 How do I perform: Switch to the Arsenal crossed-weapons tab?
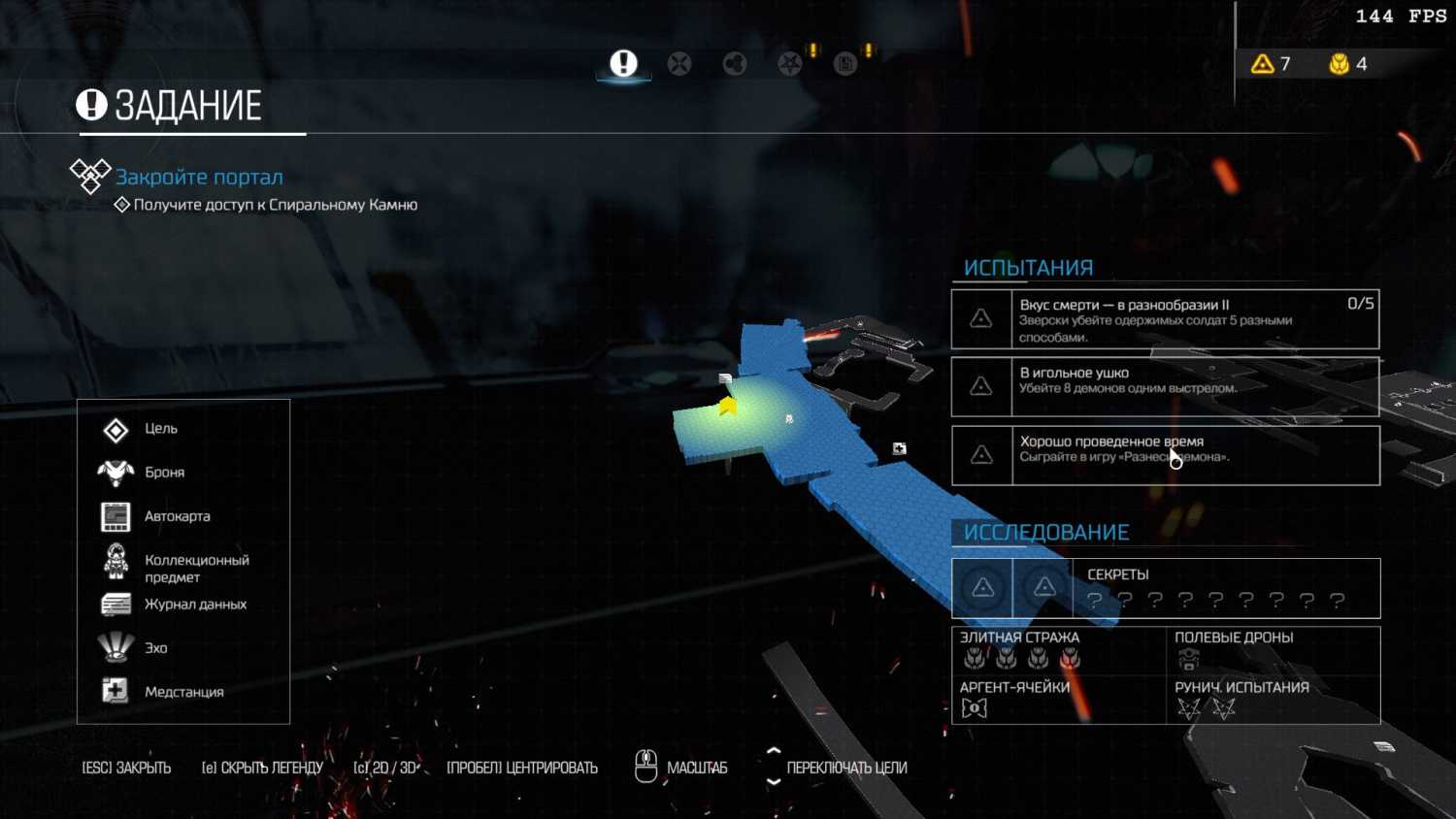coord(679,64)
